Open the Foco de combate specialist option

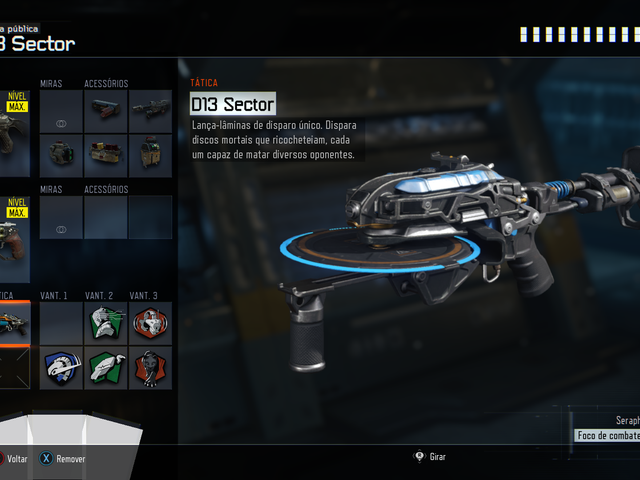(607, 436)
